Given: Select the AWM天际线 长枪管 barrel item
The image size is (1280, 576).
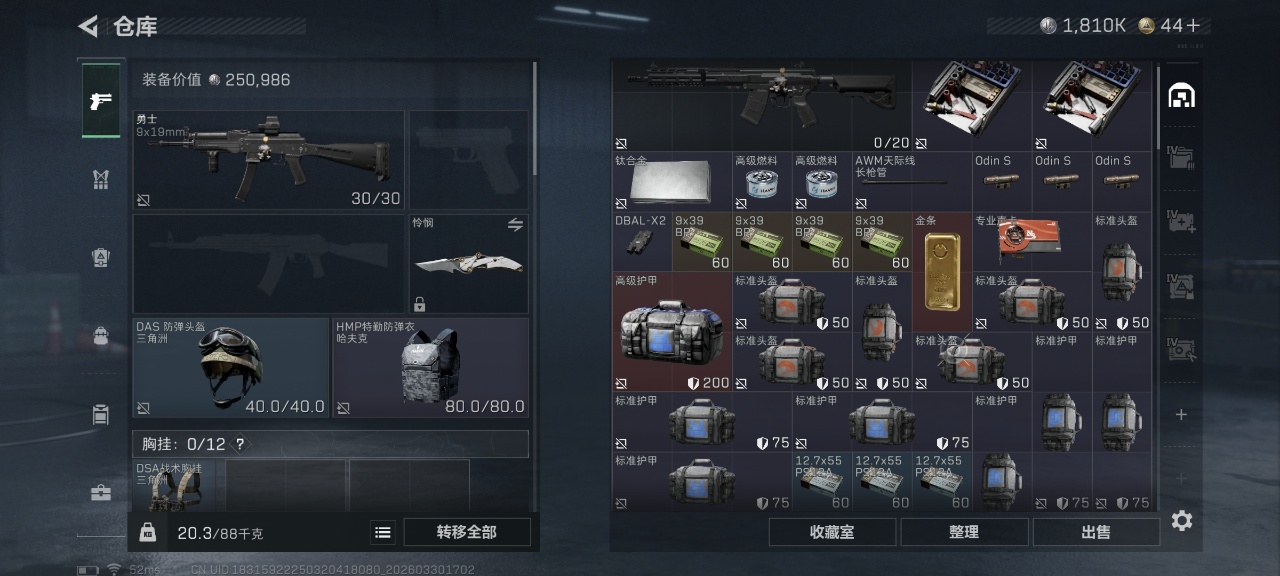Looking at the screenshot, I should pos(911,181).
